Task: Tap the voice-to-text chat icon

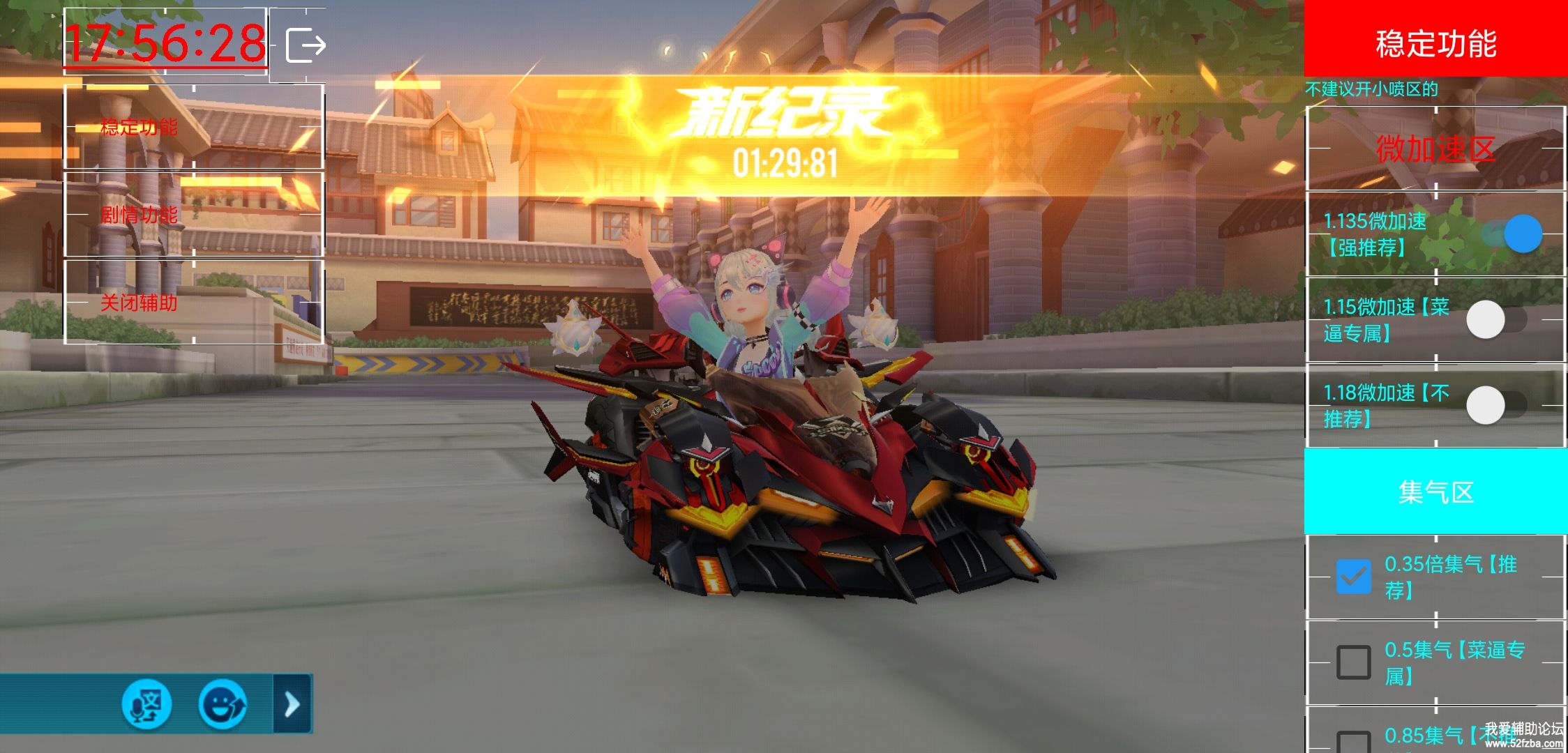Action: [146, 704]
